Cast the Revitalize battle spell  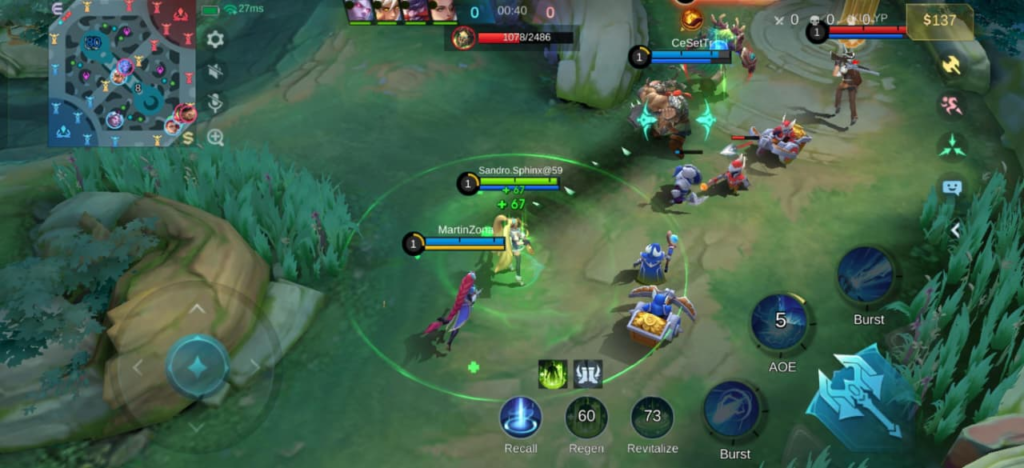click(652, 417)
